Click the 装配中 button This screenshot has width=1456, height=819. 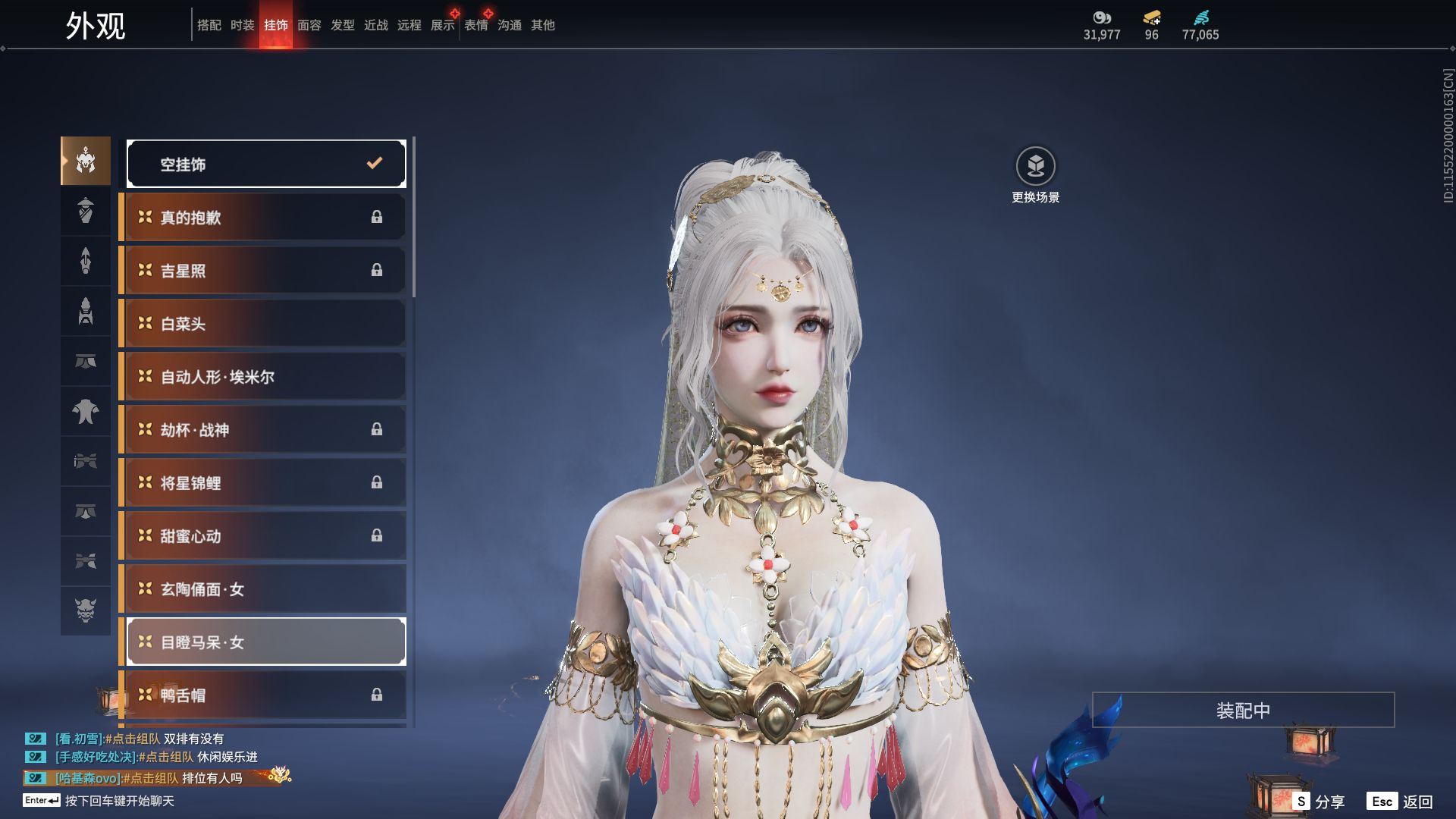tap(1243, 710)
